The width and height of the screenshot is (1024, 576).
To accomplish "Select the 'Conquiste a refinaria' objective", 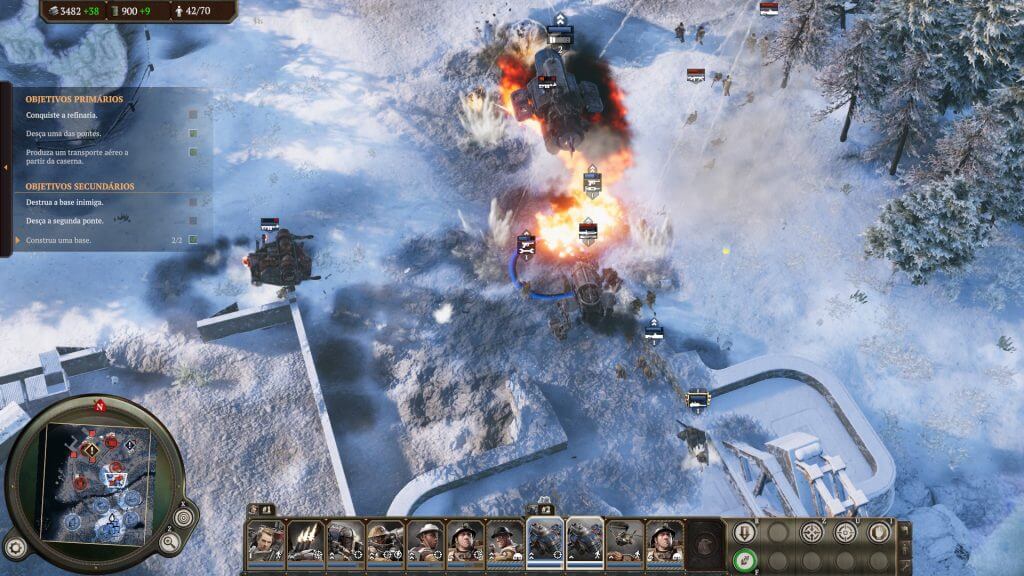I will coord(62,115).
